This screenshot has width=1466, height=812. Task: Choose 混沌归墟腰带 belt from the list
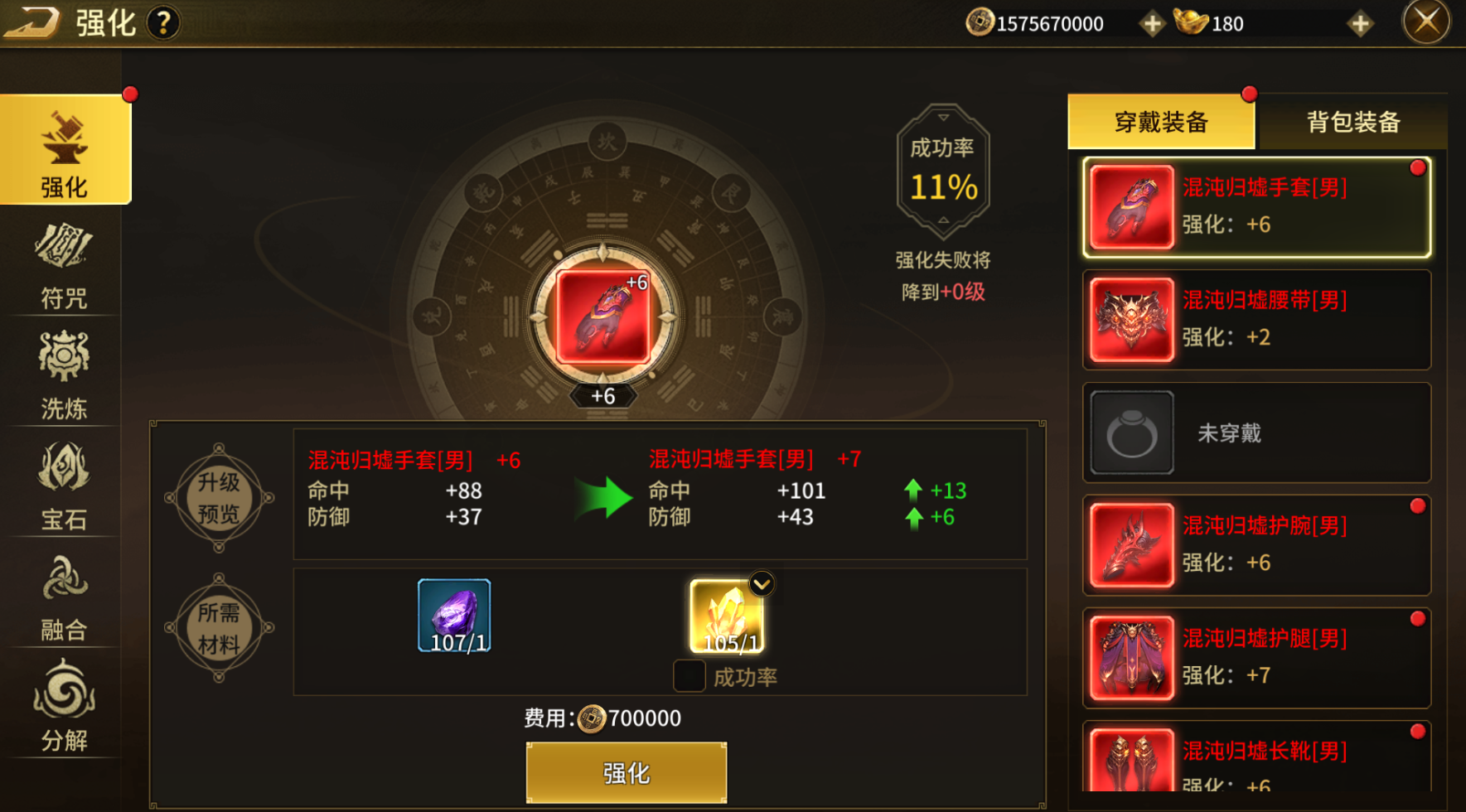point(1256,320)
